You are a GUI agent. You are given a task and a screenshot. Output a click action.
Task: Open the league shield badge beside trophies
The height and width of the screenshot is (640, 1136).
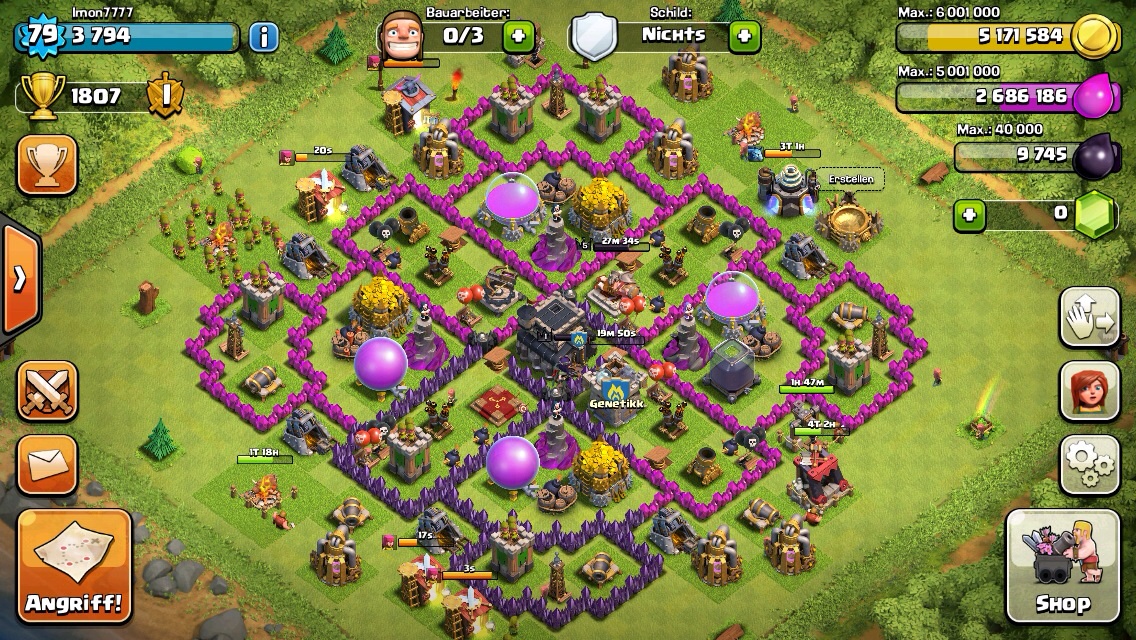(x=162, y=96)
